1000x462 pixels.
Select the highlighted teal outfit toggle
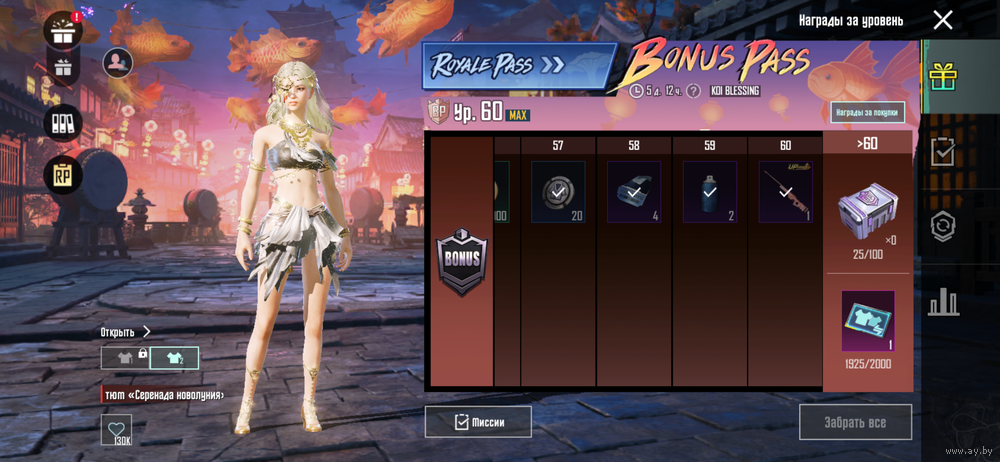point(174,358)
